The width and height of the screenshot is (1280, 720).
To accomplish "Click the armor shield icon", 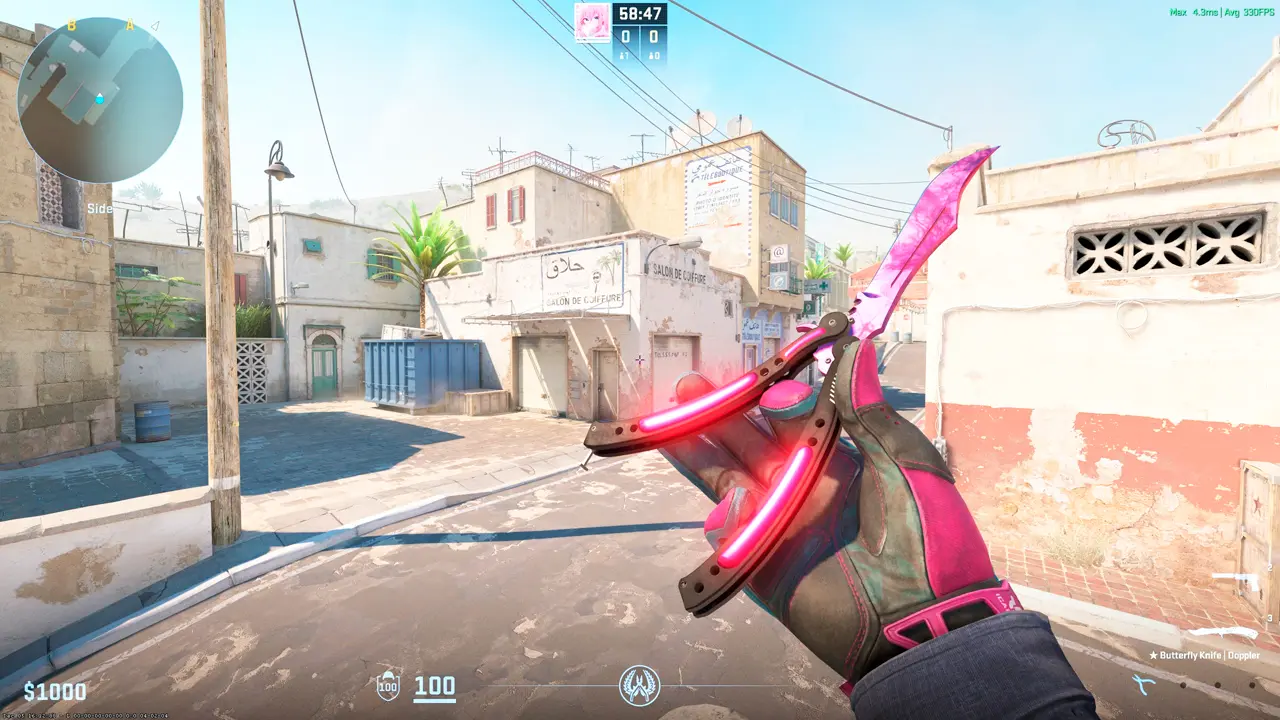I will 388,687.
